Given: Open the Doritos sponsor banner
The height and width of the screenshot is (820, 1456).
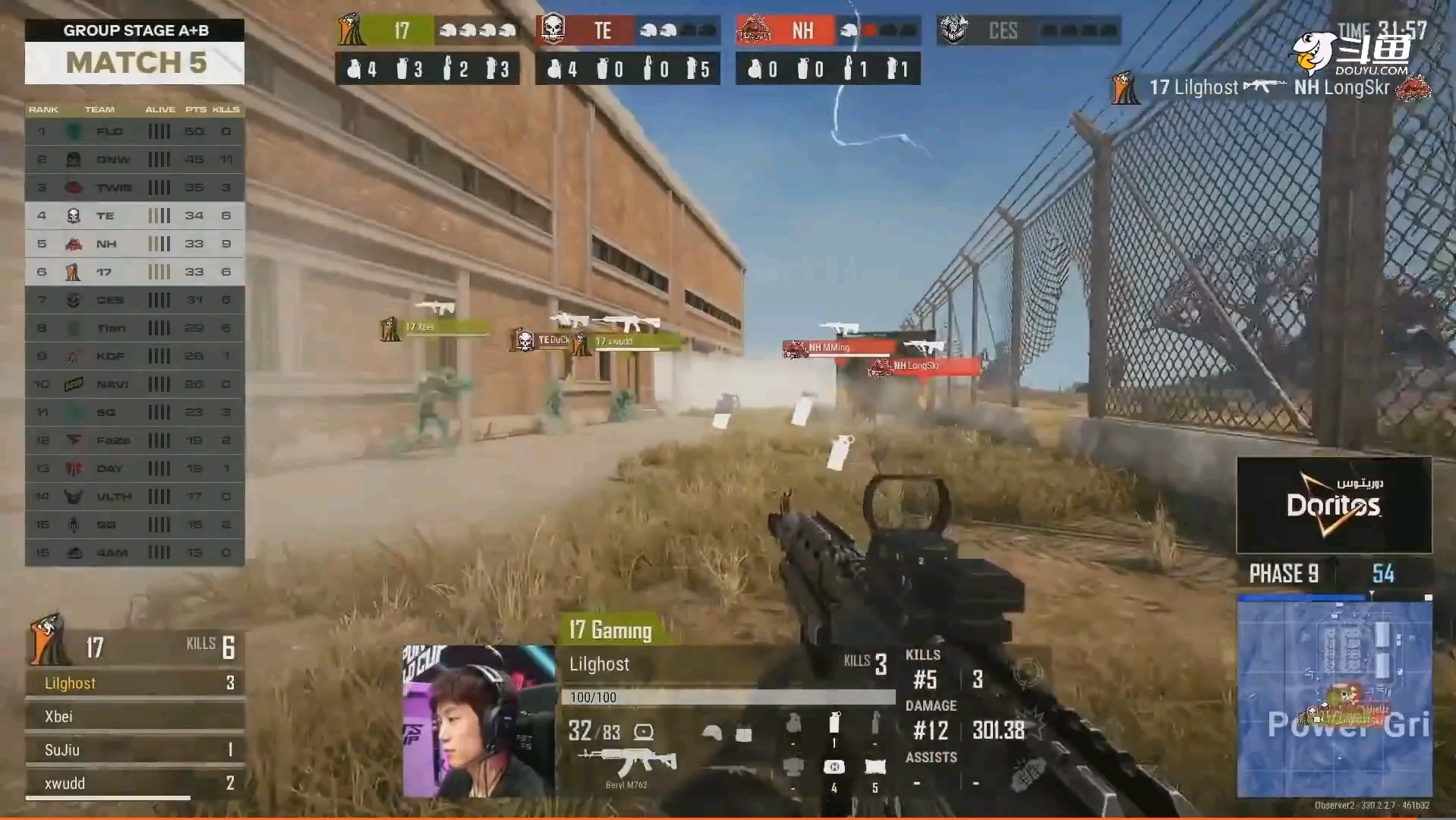Looking at the screenshot, I should (x=1334, y=505).
